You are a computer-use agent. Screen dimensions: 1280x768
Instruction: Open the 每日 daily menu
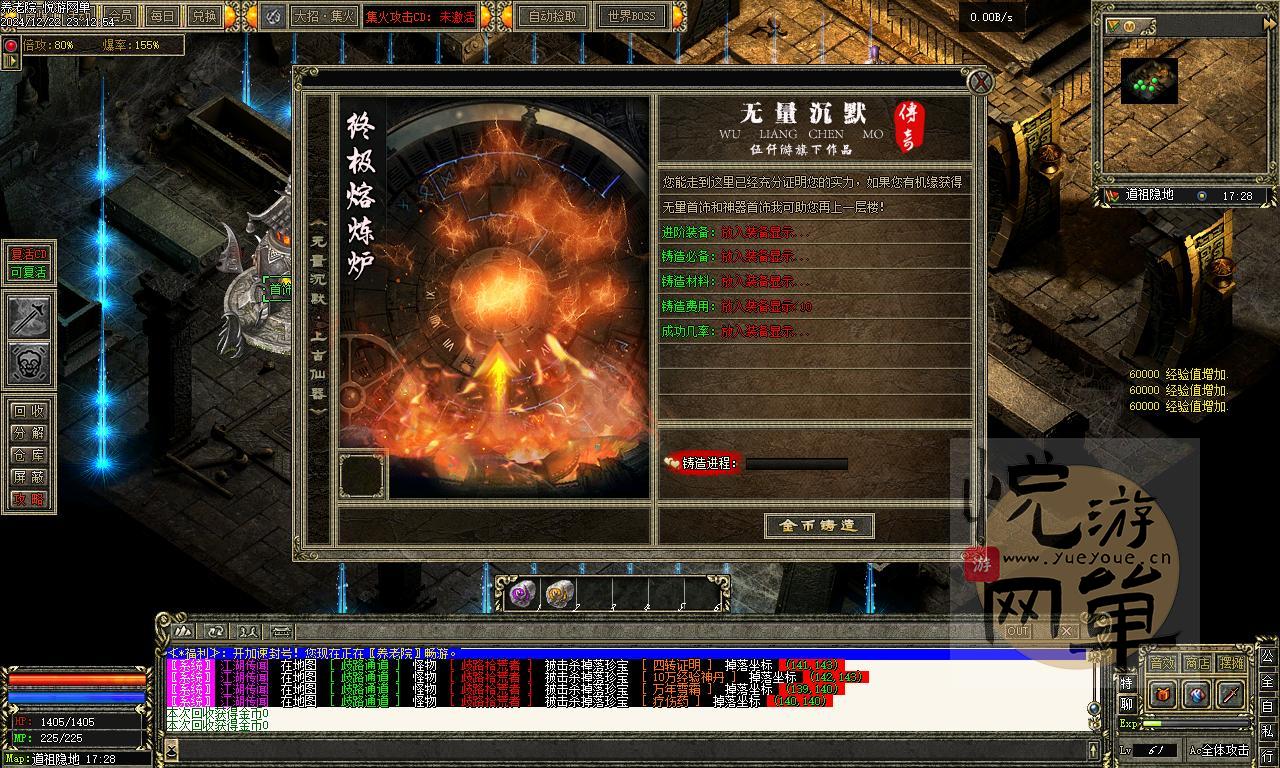click(x=161, y=16)
